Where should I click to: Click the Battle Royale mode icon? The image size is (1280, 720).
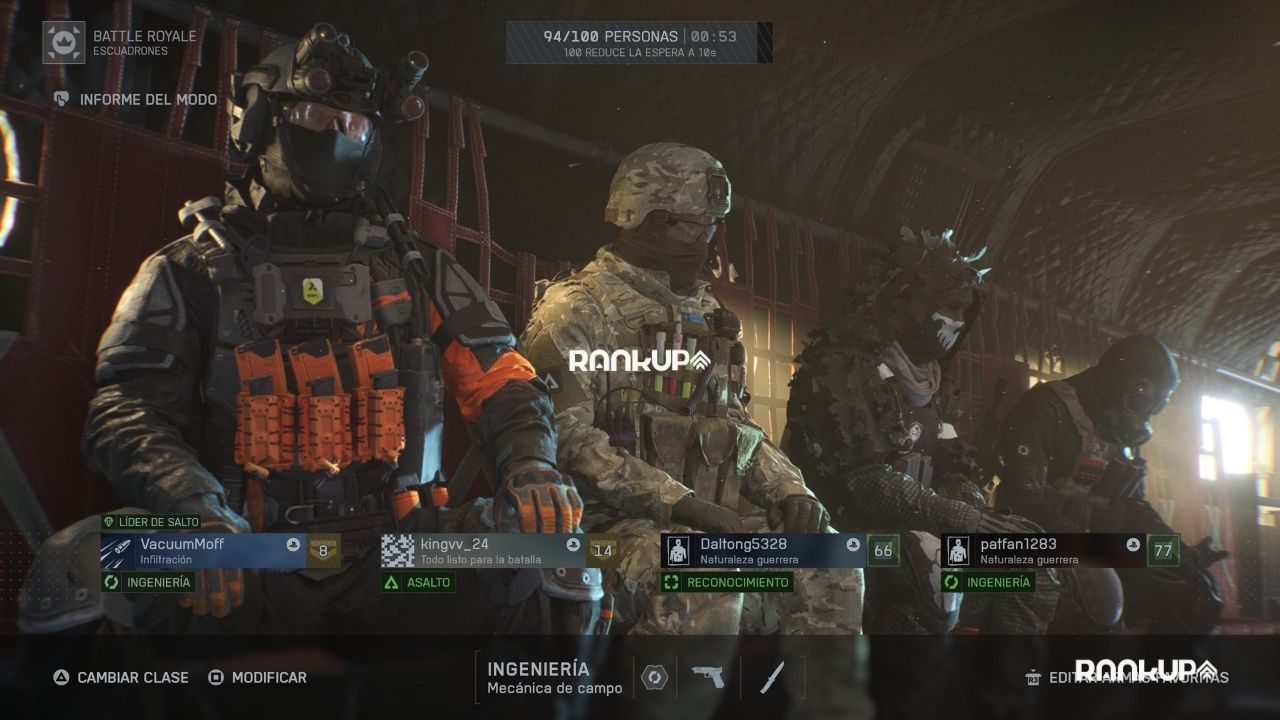(x=64, y=42)
